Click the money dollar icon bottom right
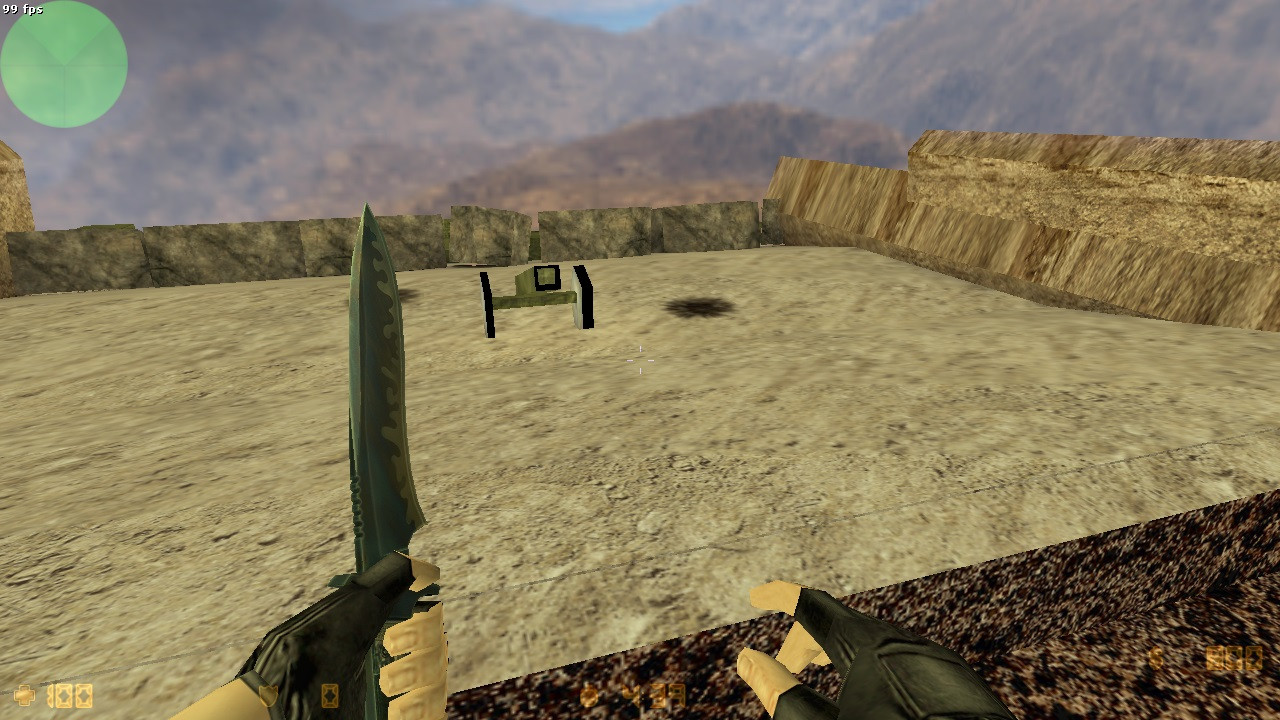Screen dimensions: 1280x720 coord(1156,656)
